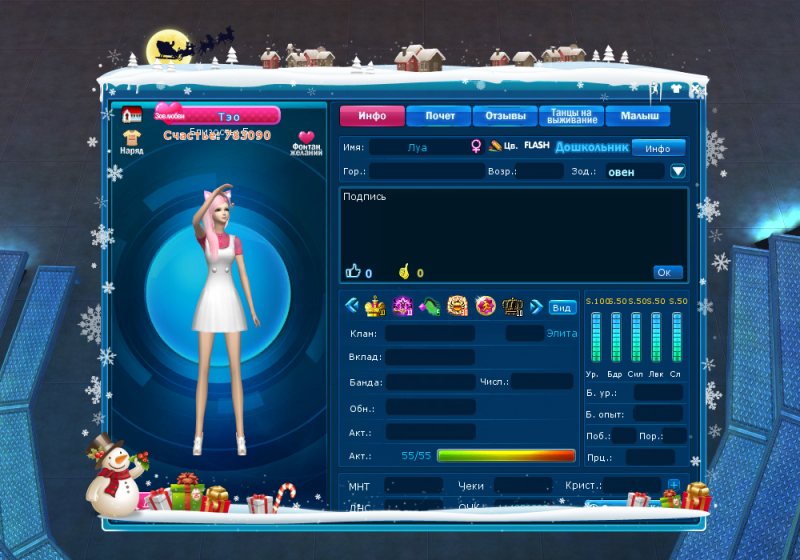This screenshot has height=560, width=800.
Task: Select the Танцы на выживание tab
Action: (x=573, y=116)
